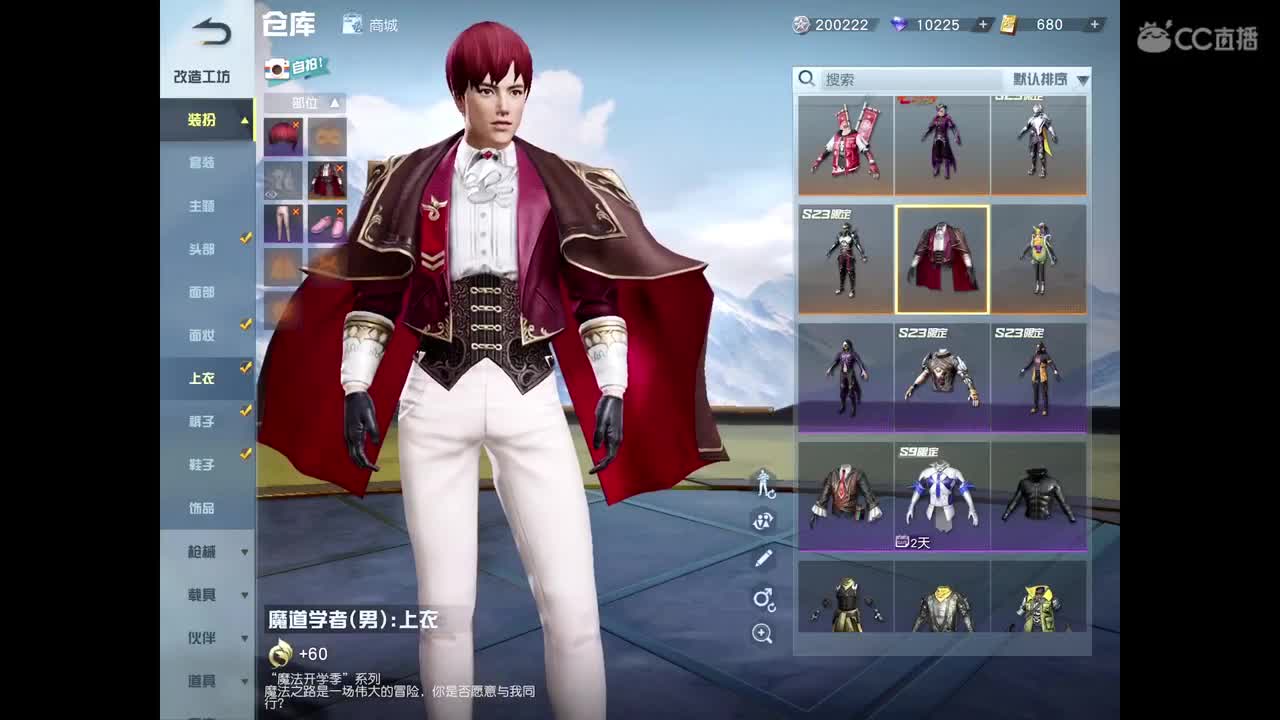Screen dimensions: 1280x720
Task: Select the red S23限定 cape thumbnail
Action: [x=941, y=258]
